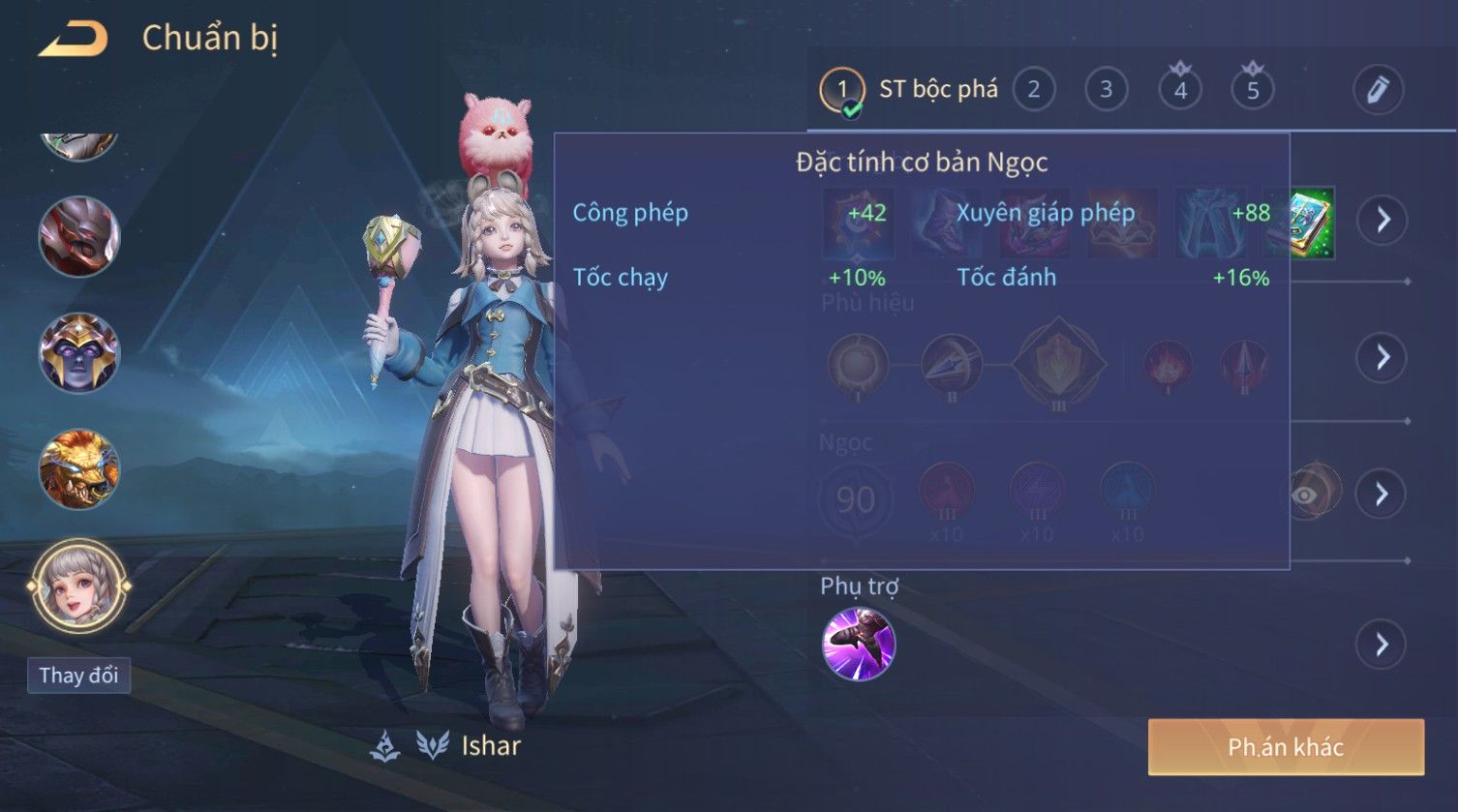Open equipment details arrow beside green book
This screenshot has height=812, width=1458.
pos(1382,221)
